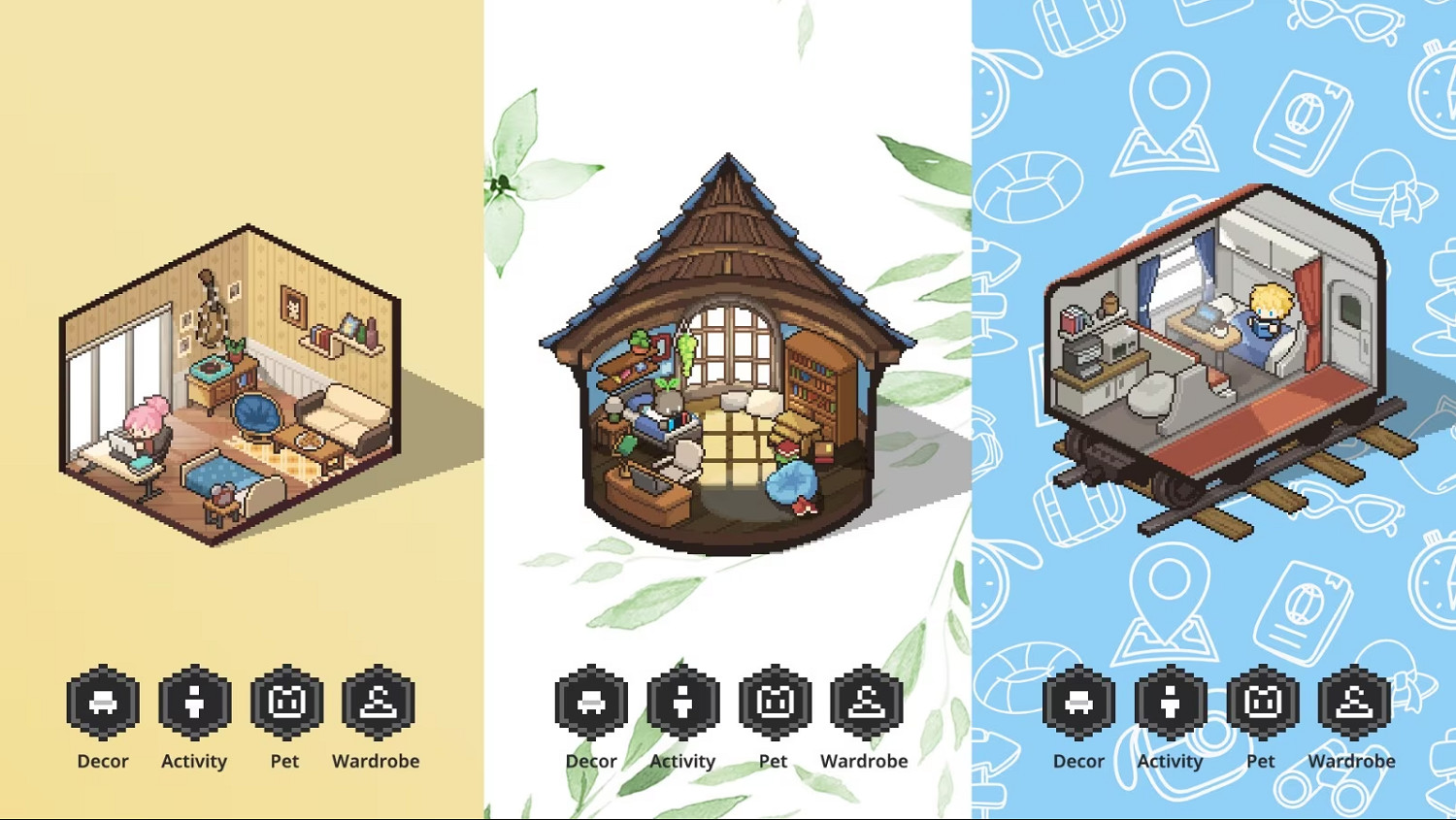Open the Decor menu under the yellow bedroom
The height and width of the screenshot is (820, 1456).
pos(102,701)
